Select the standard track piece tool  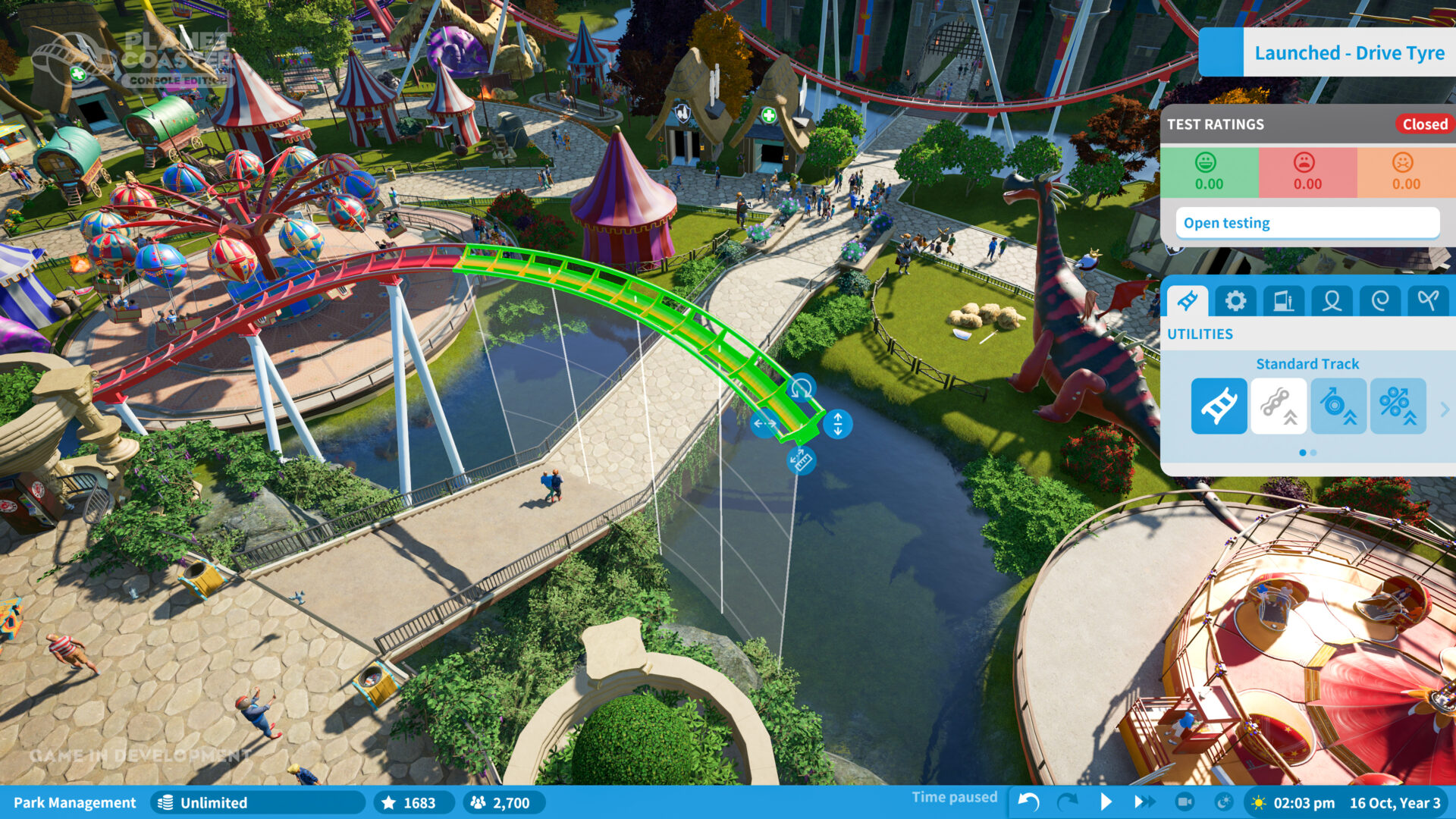pos(1219,406)
